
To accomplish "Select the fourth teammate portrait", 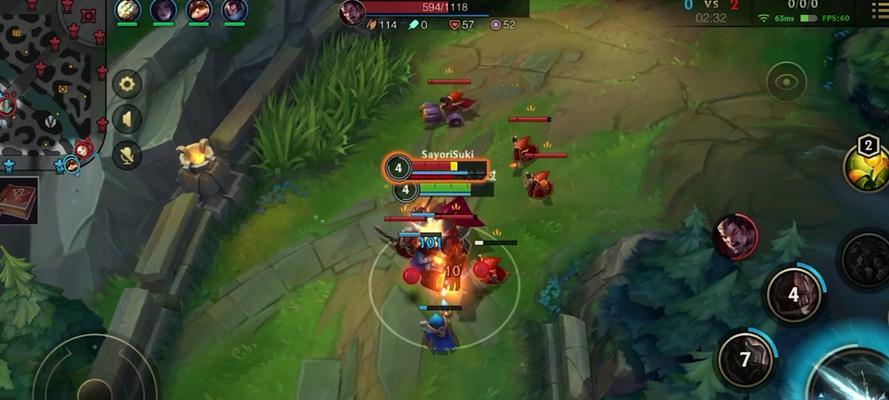I will click(x=234, y=11).
